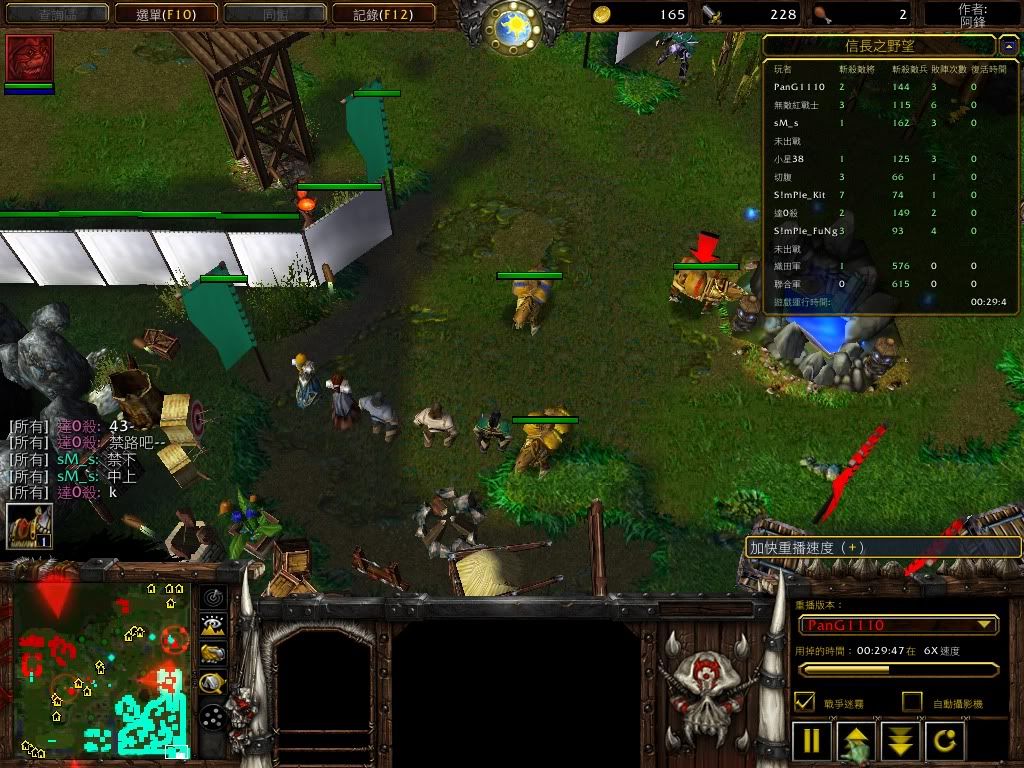Screen dimensions: 1024x768
Task: Click the replay progress bar
Action: [x=898, y=670]
